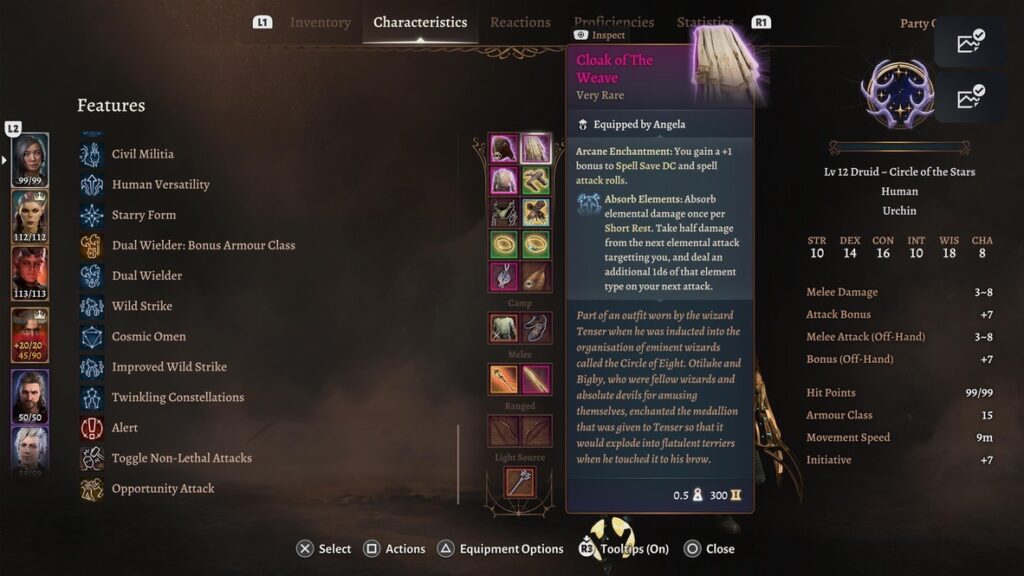Select the red-skinned party member with 113/113 HP
This screenshot has height=576, width=1024.
pos(30,273)
